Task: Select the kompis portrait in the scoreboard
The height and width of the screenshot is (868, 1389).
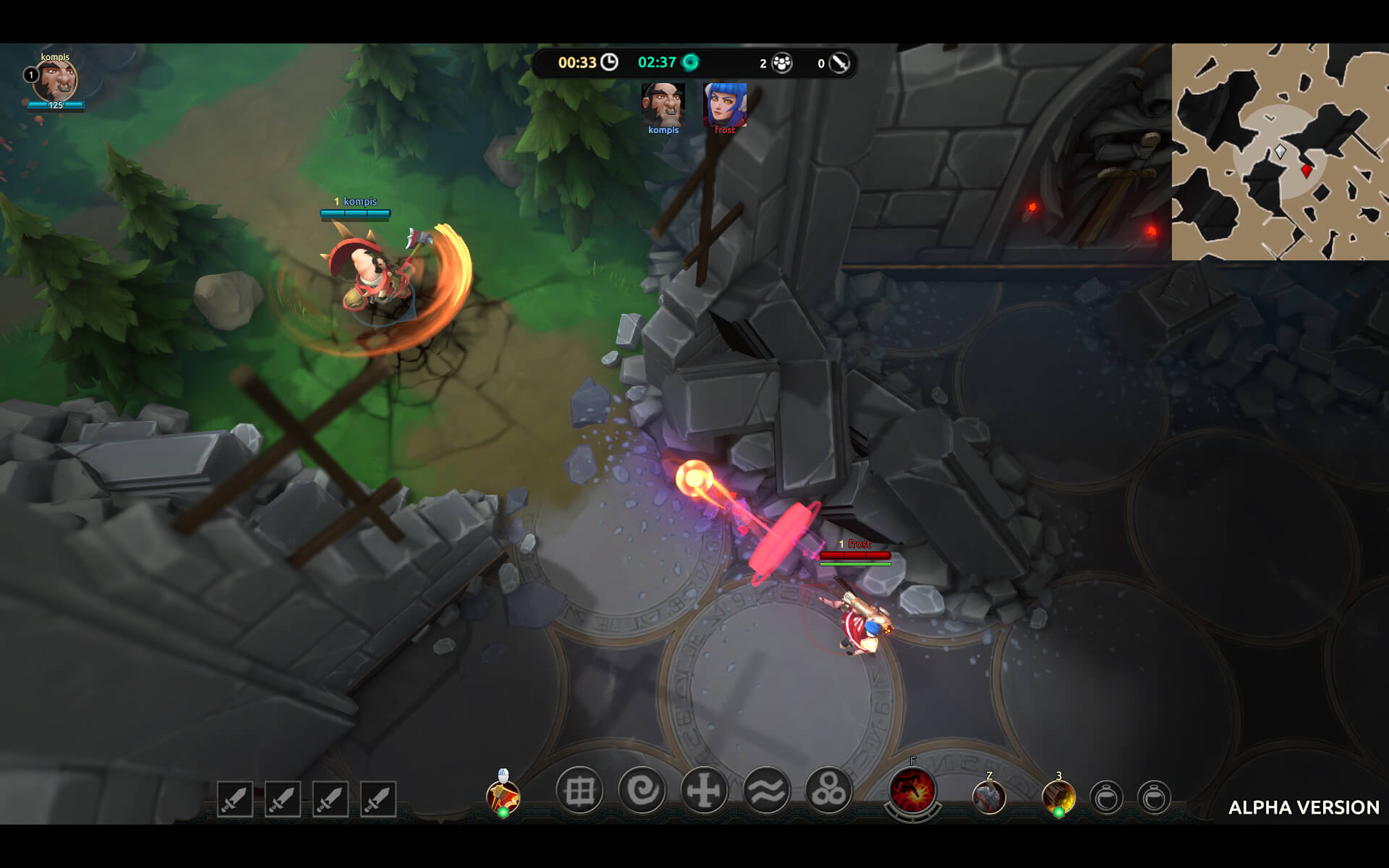Action: [x=663, y=104]
